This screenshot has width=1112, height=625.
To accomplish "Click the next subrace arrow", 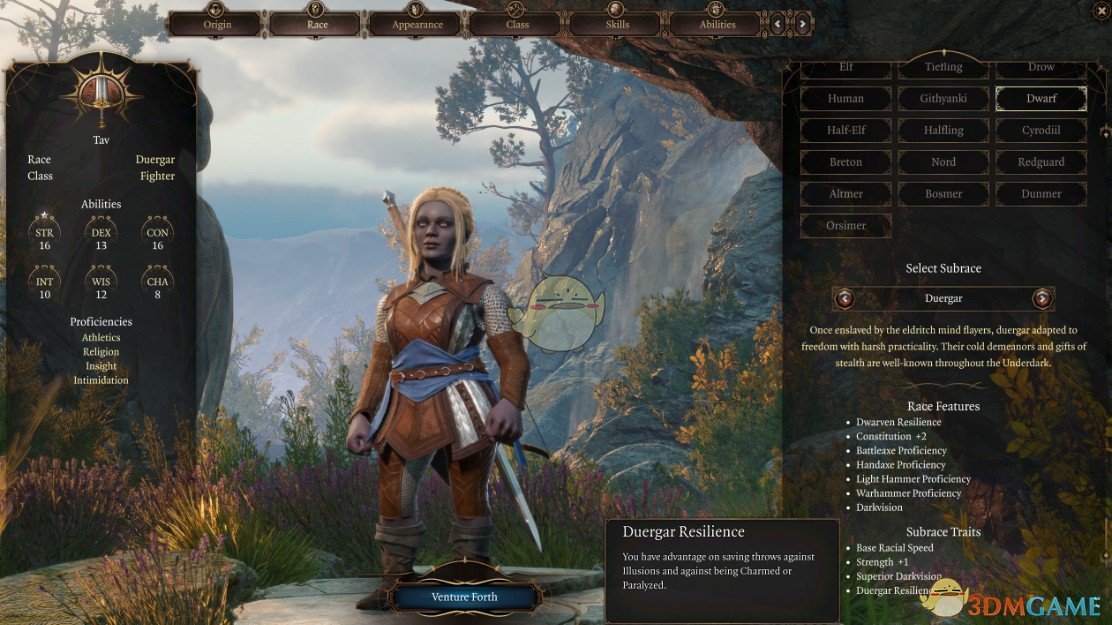I will [x=1042, y=298].
